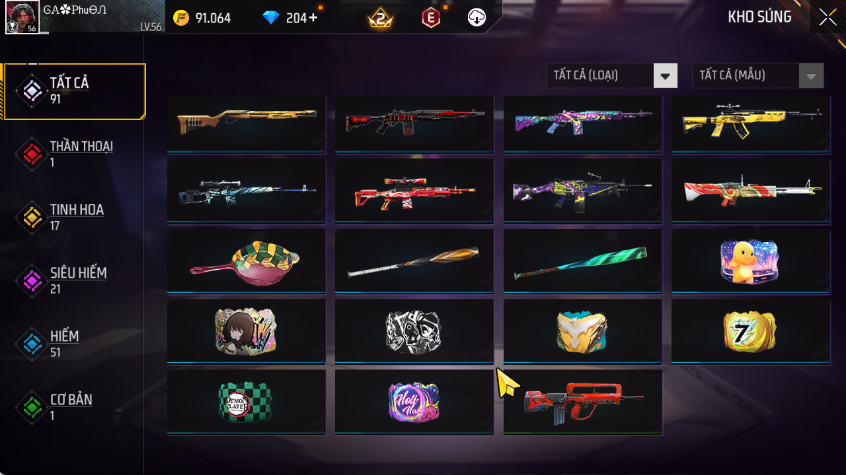Close the Kho Súng screen
This screenshot has height=475, width=846.
(x=828, y=17)
